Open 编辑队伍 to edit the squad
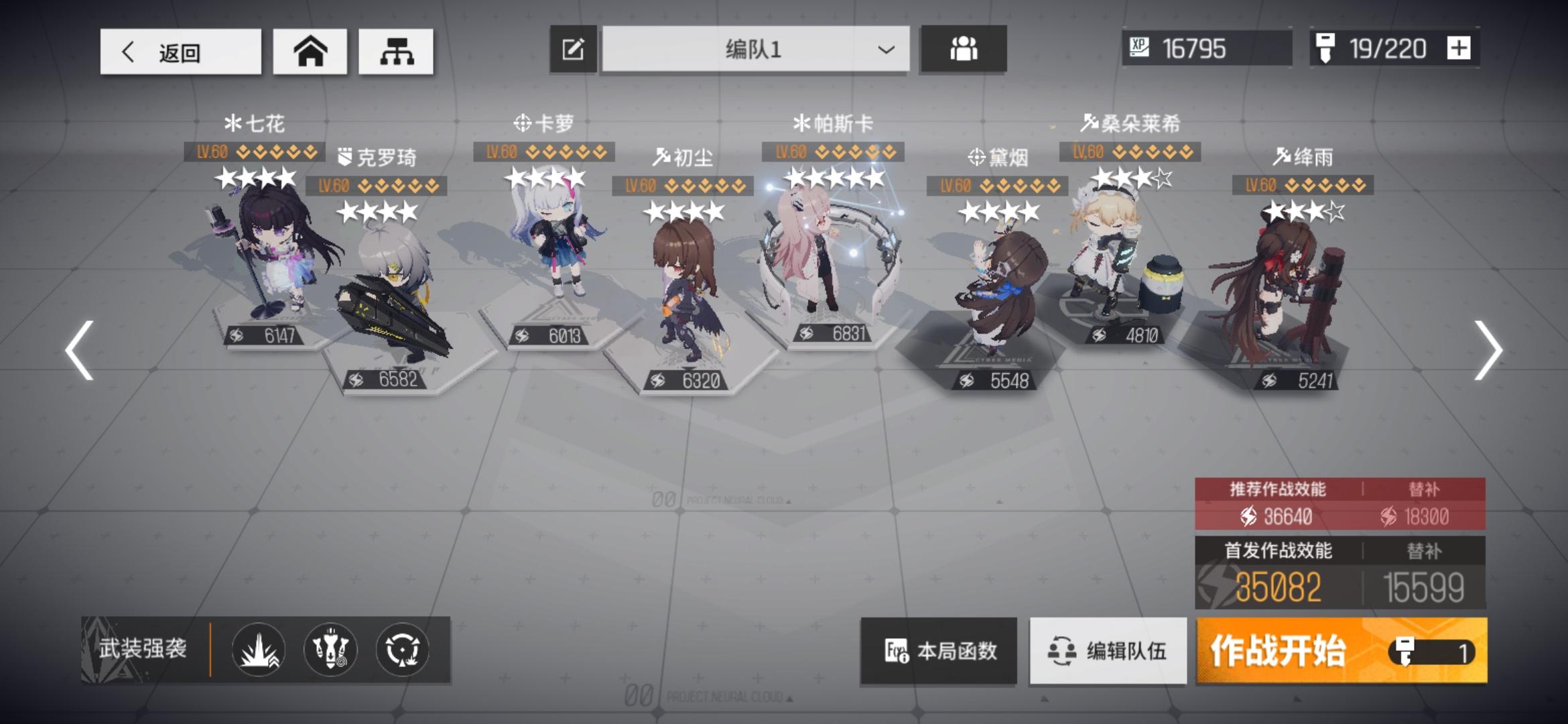 coord(1107,649)
